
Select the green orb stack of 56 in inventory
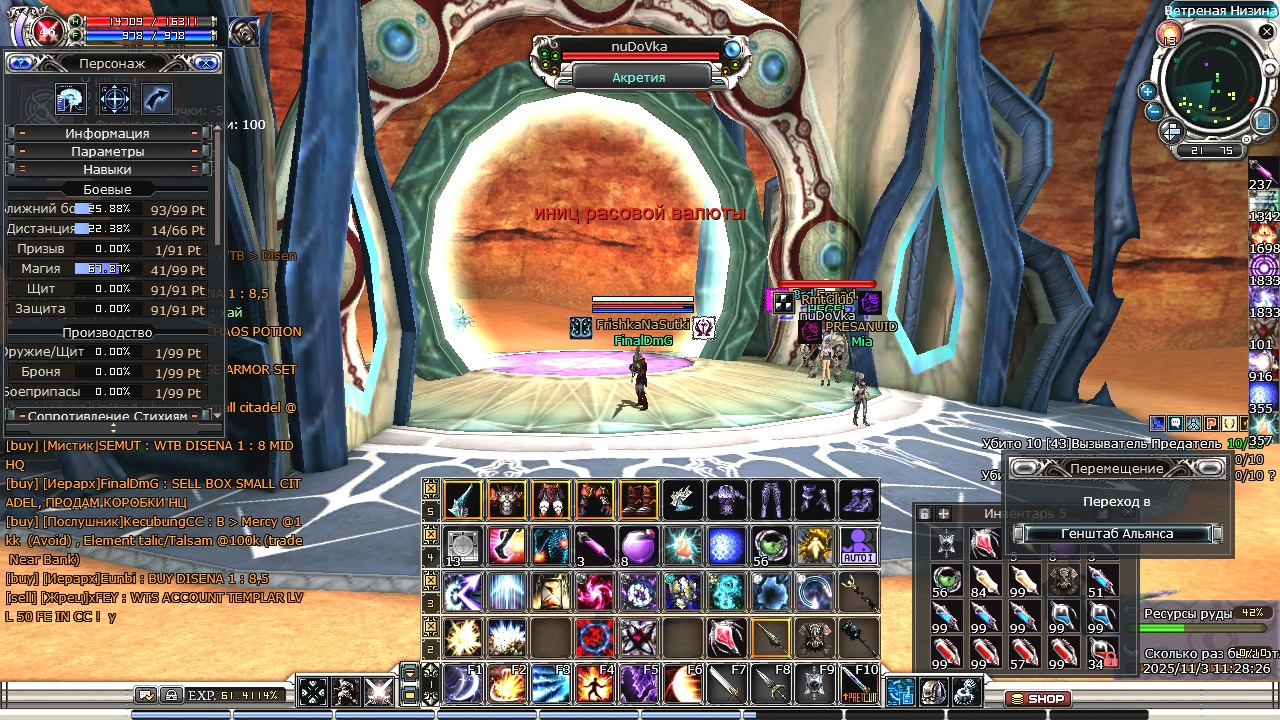(x=947, y=580)
